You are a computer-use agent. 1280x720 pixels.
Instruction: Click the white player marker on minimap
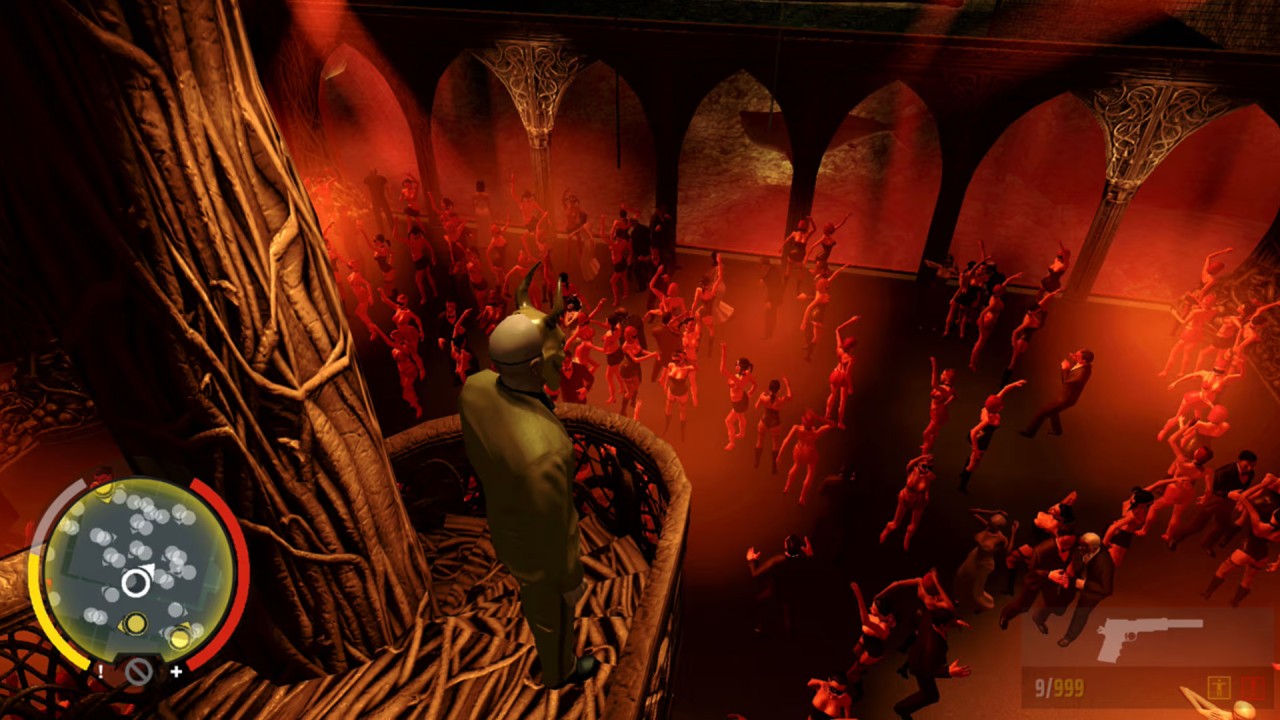tap(136, 583)
